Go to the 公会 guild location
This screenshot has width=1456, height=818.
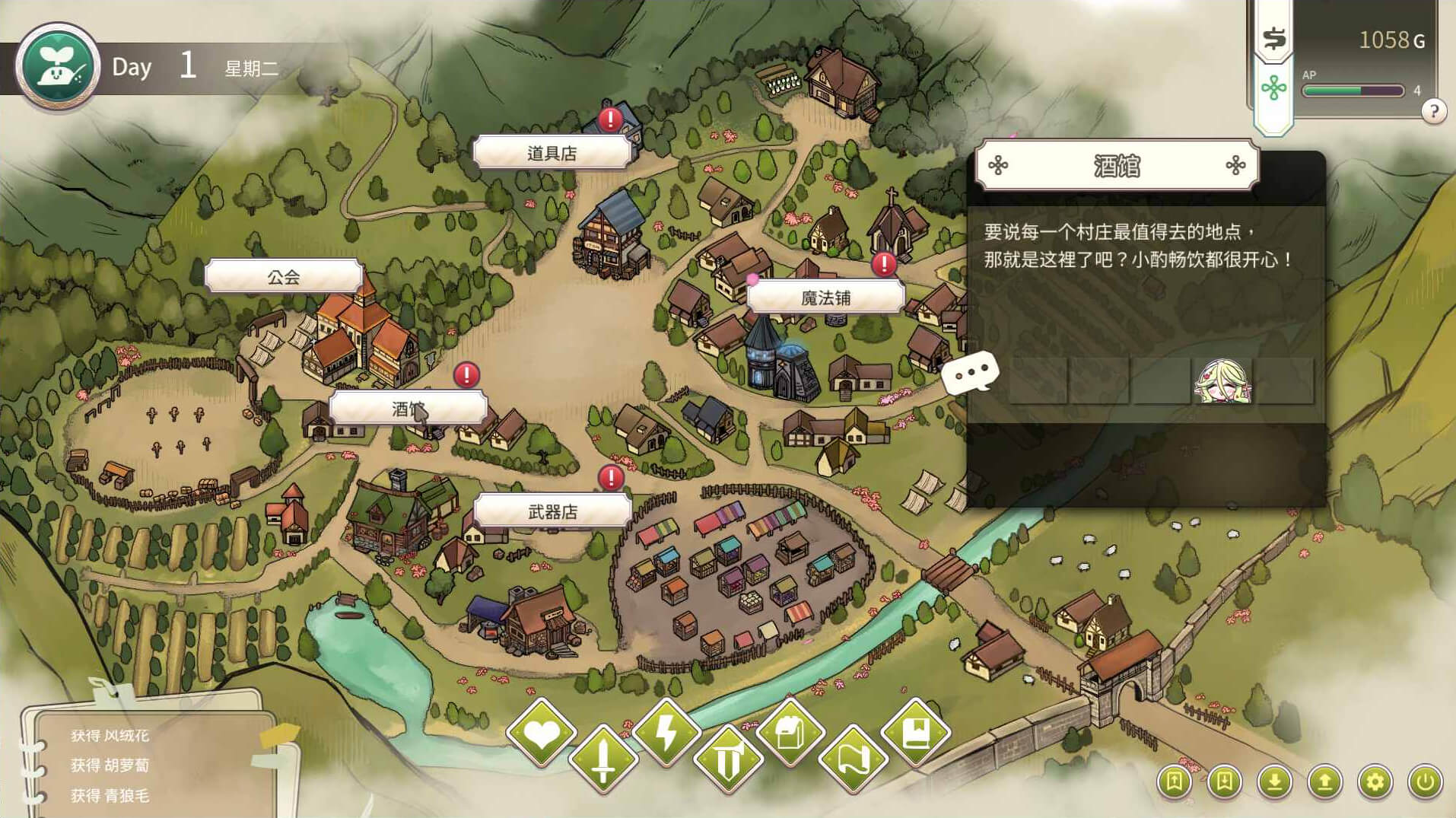click(283, 277)
